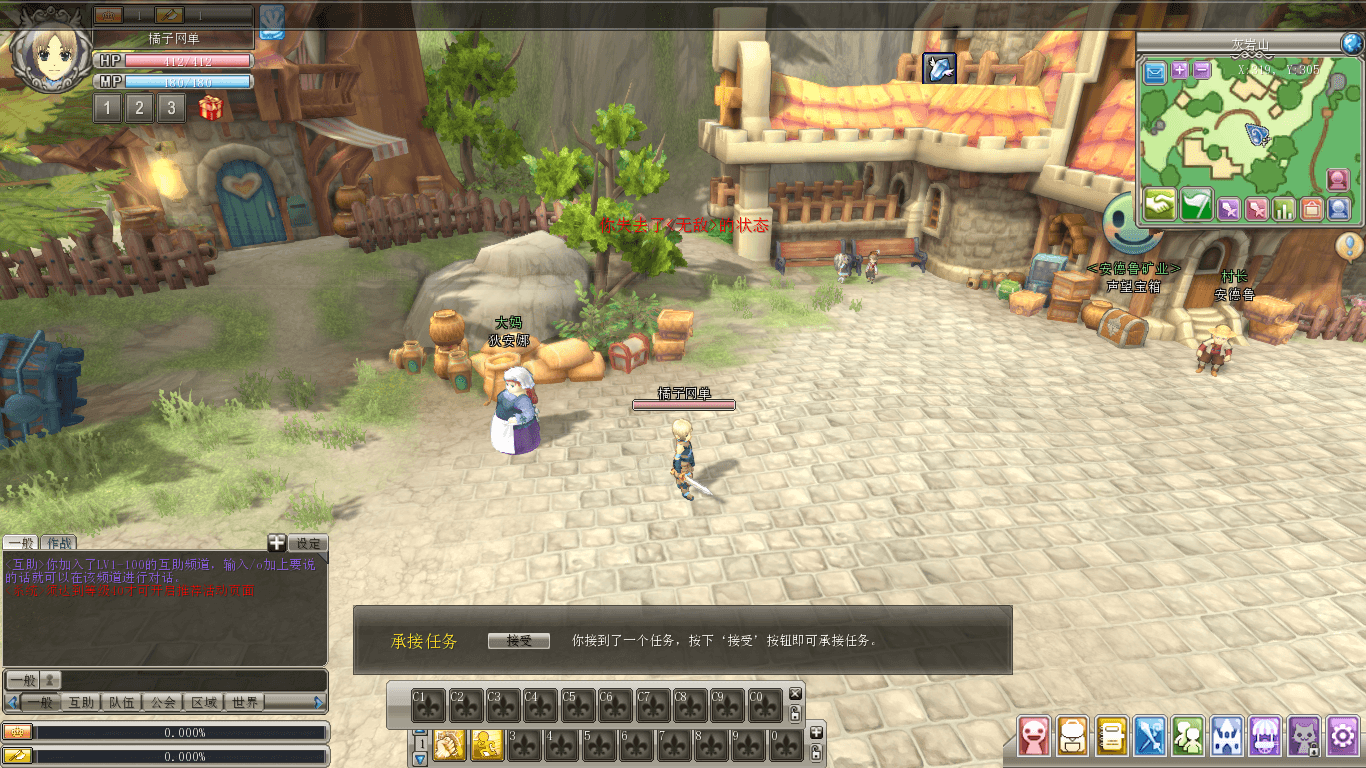This screenshot has width=1366, height=768.
Task: Open the pink character face icon
Action: pyautogui.click(x=1034, y=737)
